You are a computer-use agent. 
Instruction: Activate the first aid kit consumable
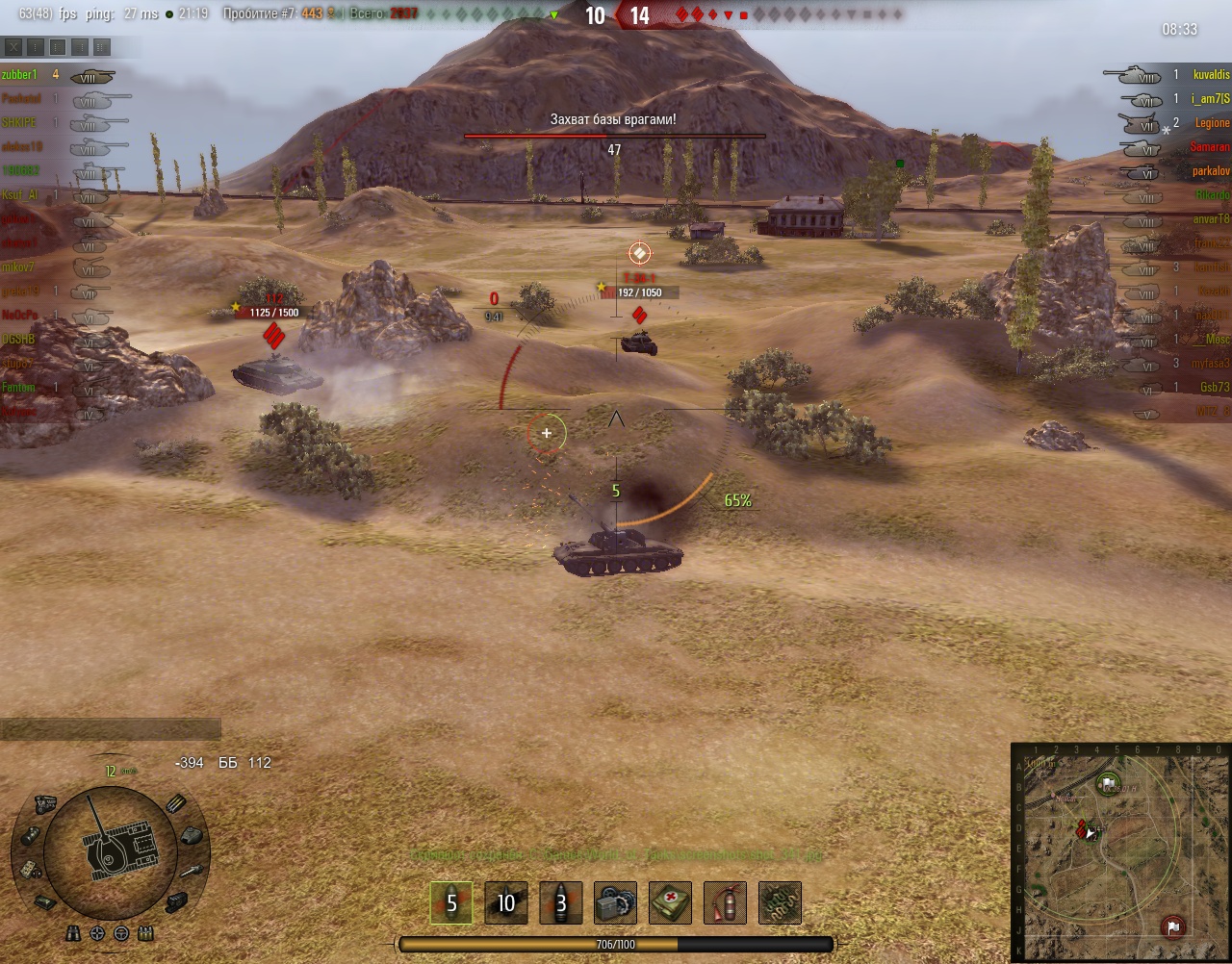click(671, 902)
